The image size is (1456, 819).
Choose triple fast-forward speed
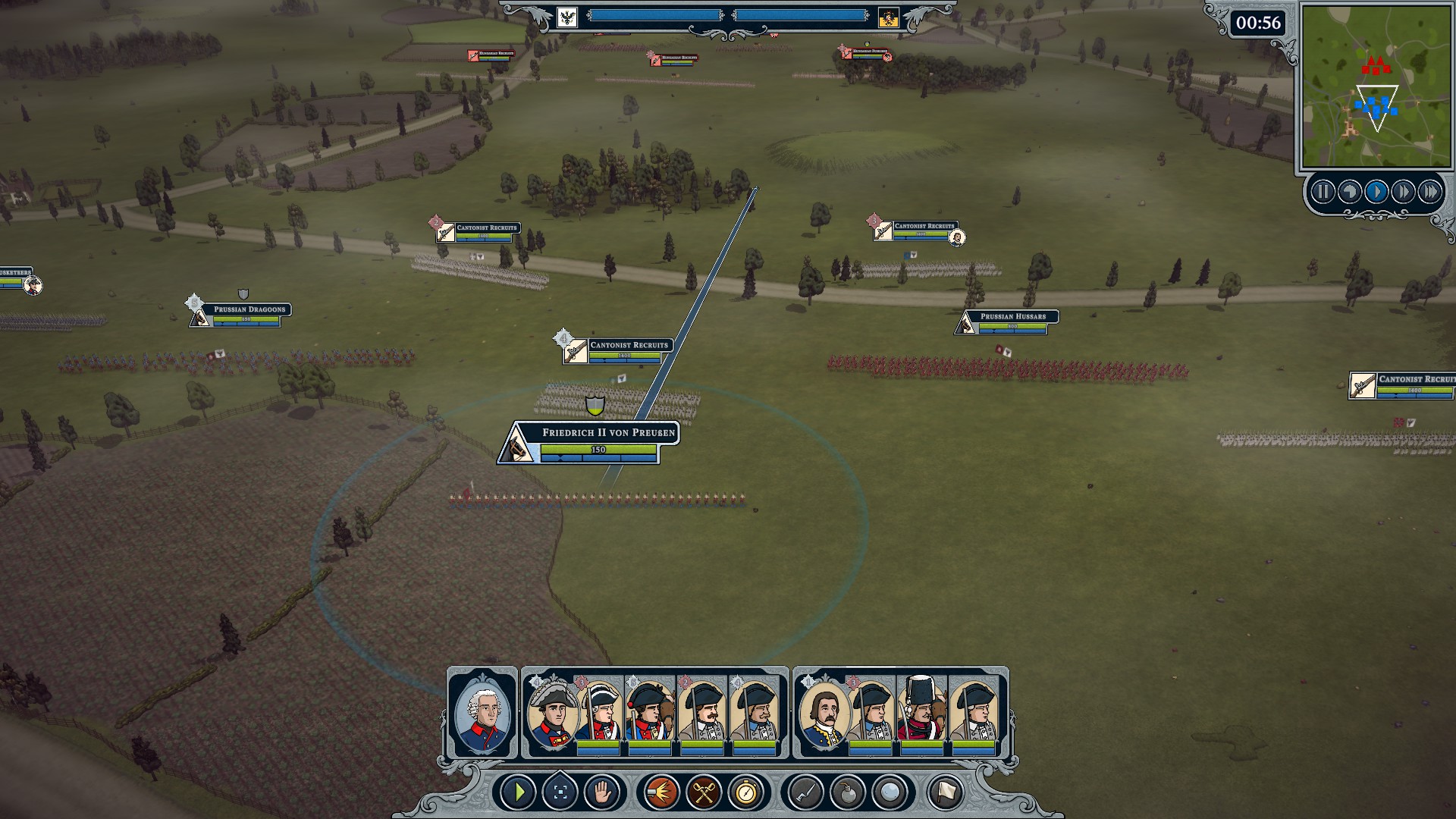1429,192
